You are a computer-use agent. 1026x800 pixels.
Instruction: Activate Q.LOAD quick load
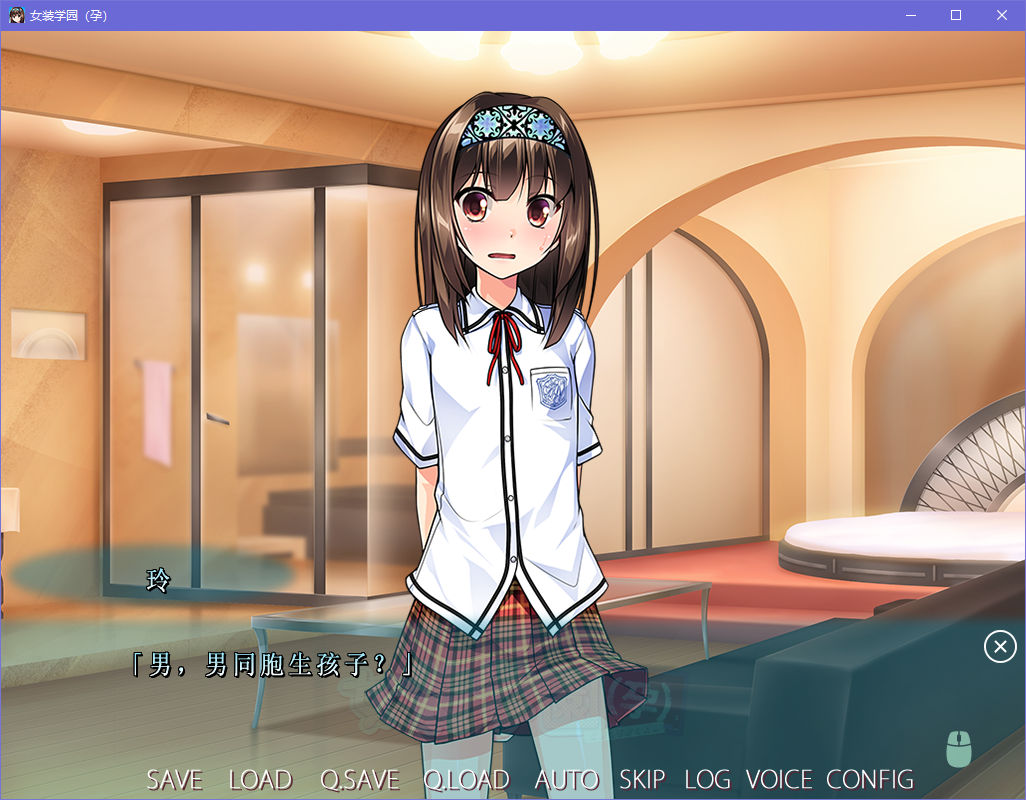pos(466,779)
